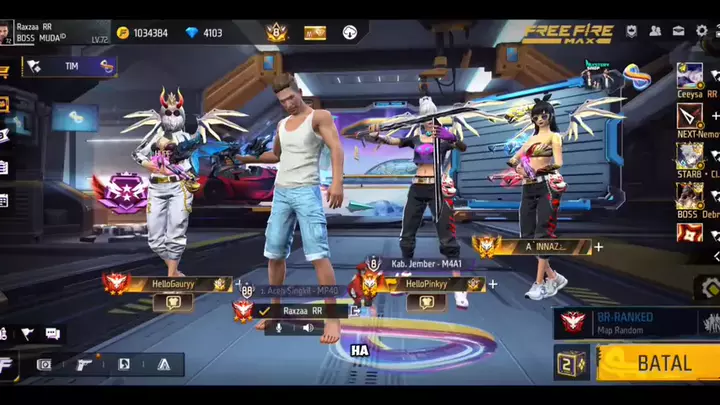Open the diamond top-up balance

tap(204, 33)
